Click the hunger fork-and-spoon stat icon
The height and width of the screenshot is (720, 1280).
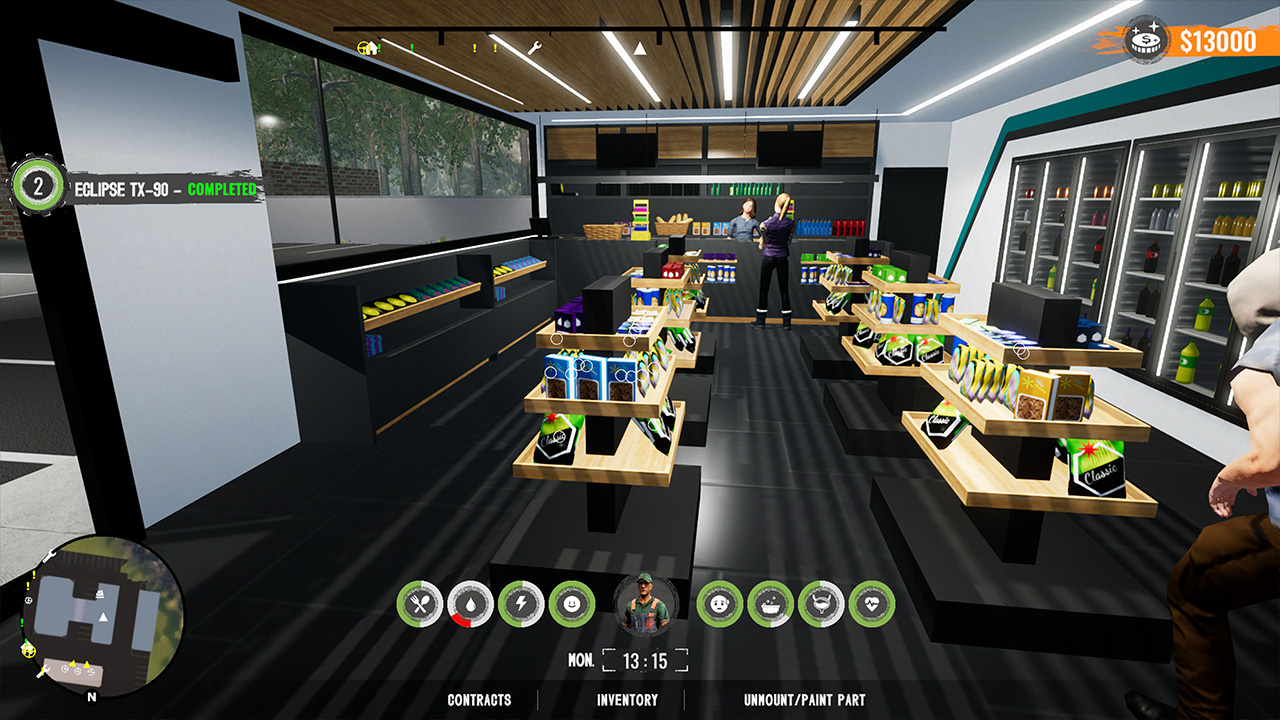click(x=423, y=602)
